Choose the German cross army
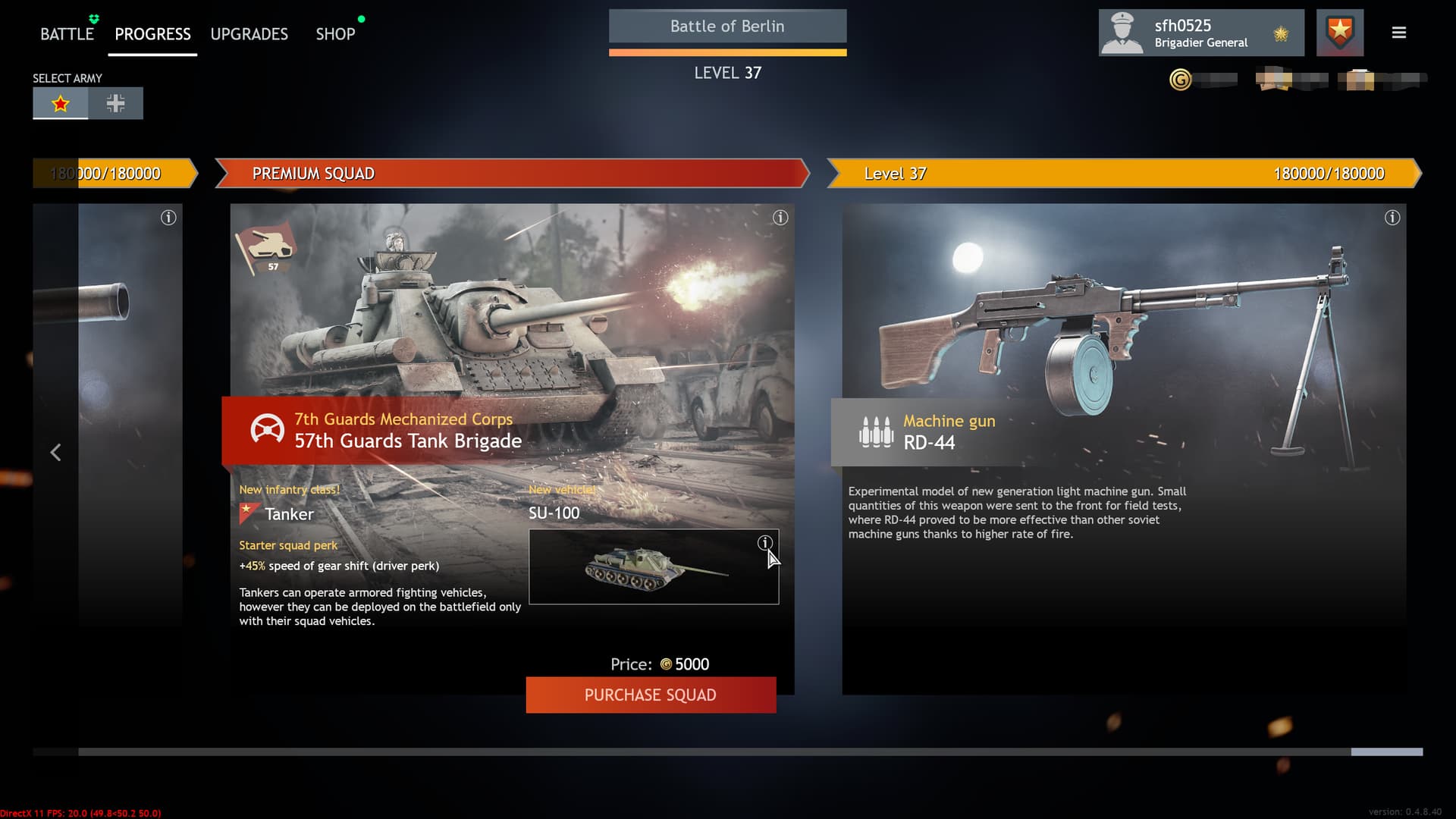 click(115, 104)
